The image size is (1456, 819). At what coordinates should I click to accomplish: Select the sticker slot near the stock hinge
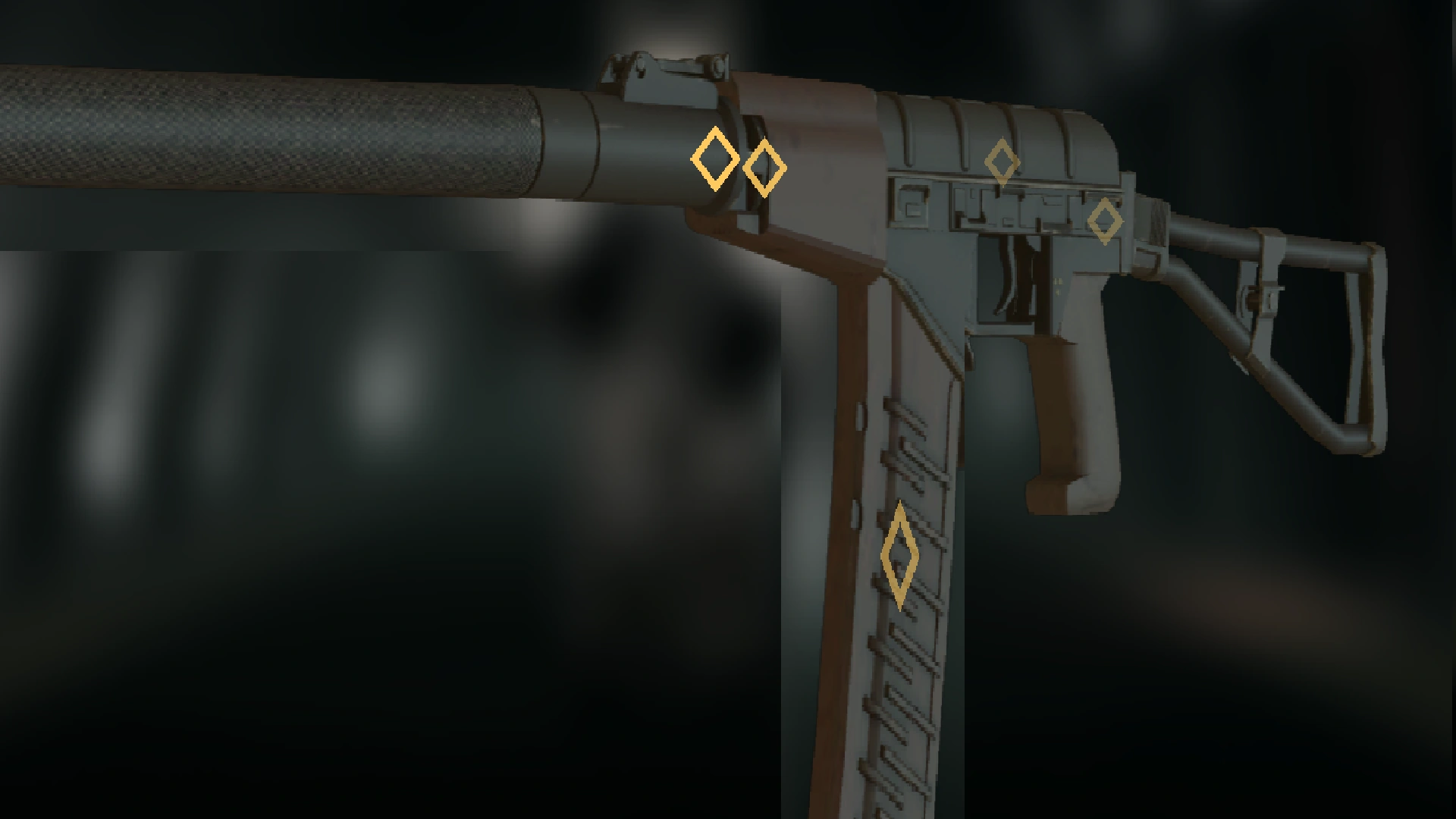pyautogui.click(x=1106, y=219)
